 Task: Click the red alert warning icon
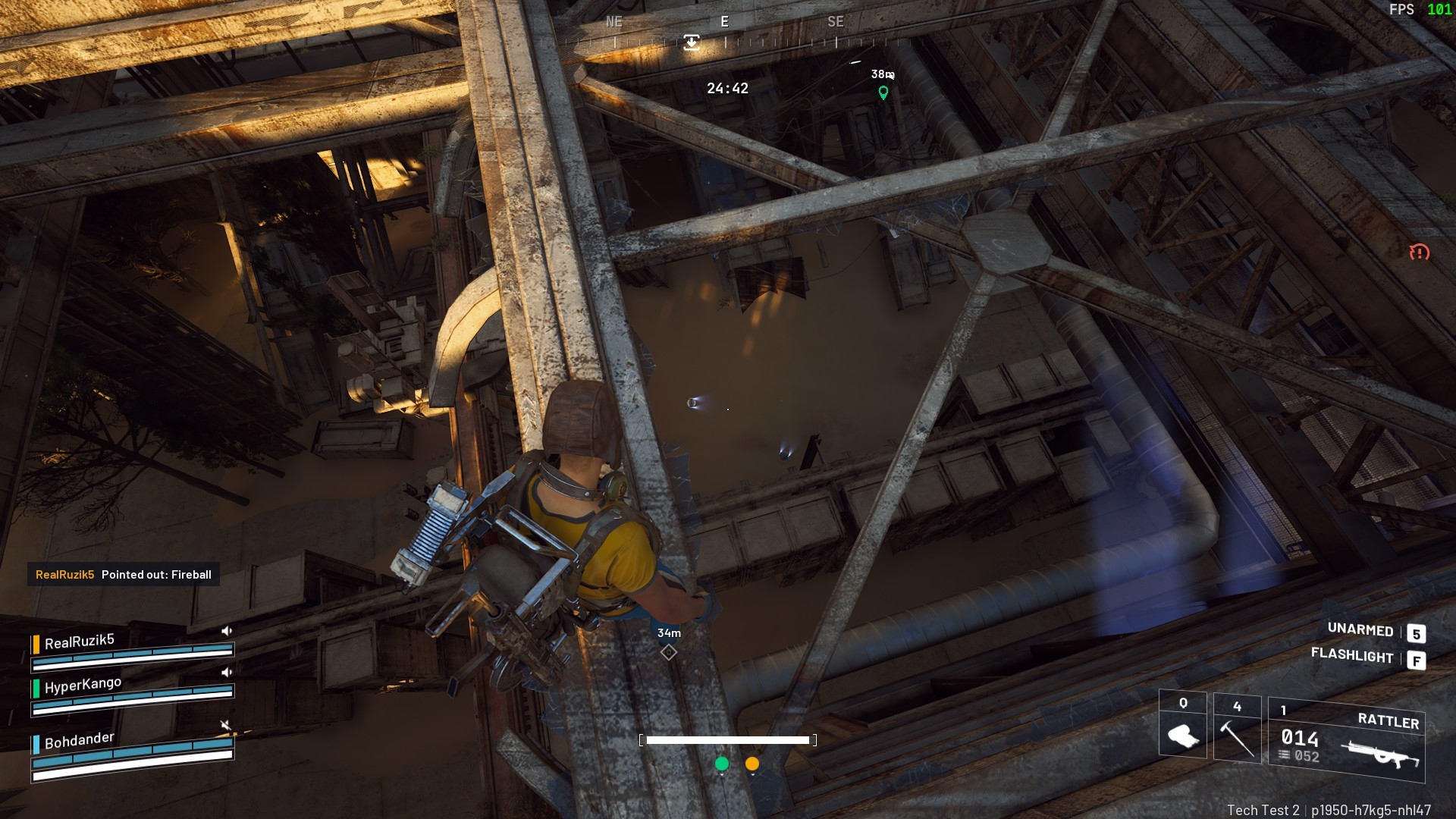click(1419, 253)
